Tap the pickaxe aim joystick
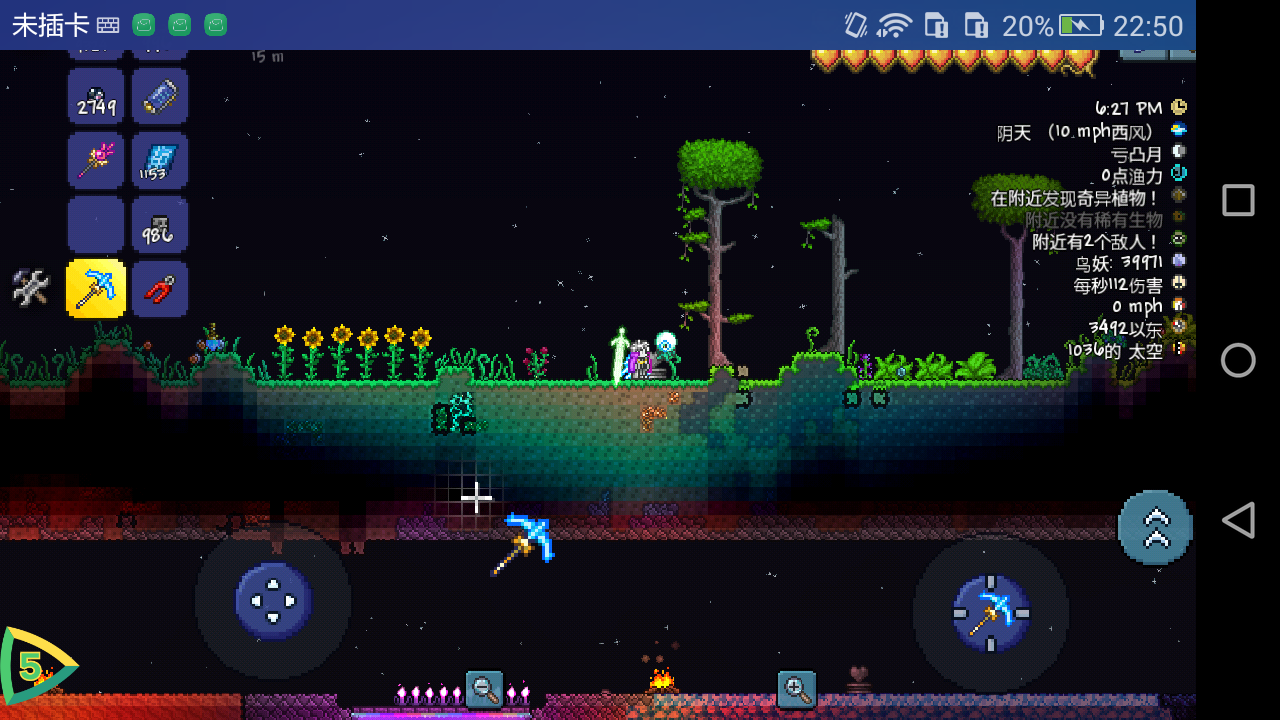This screenshot has width=1280, height=720. [991, 613]
